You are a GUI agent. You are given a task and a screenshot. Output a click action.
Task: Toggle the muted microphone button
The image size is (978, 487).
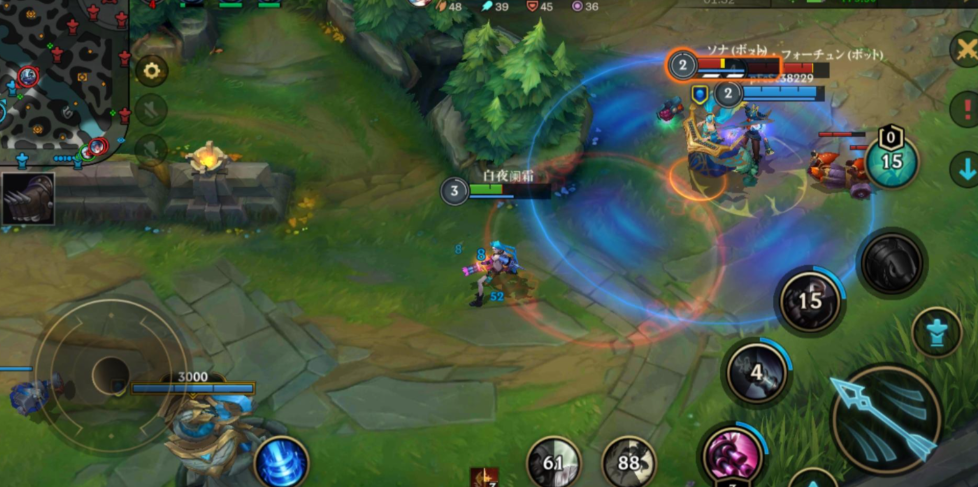tap(151, 150)
